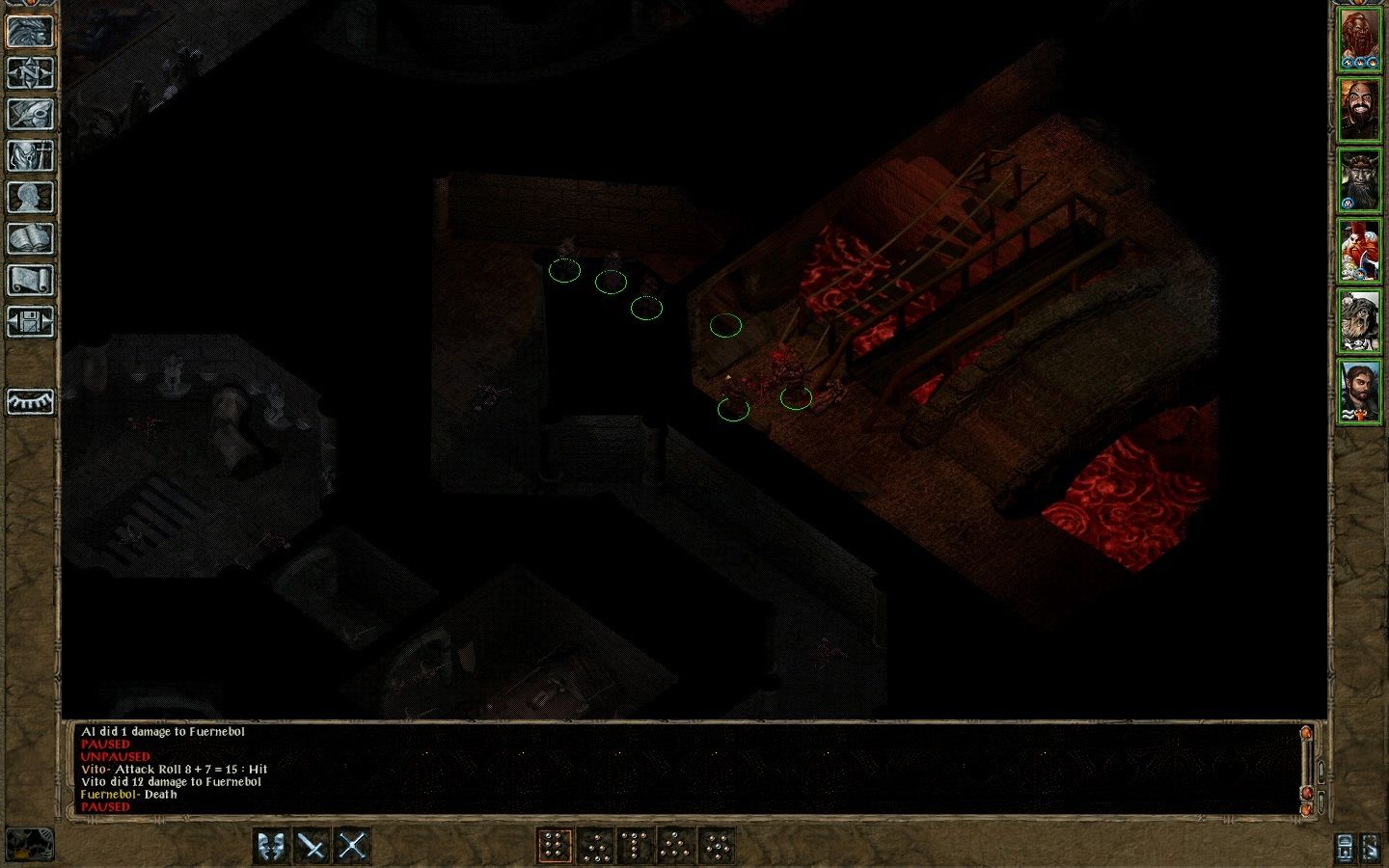Open the inventory screen
Viewport: 1389px width, 868px height.
pos(32,156)
